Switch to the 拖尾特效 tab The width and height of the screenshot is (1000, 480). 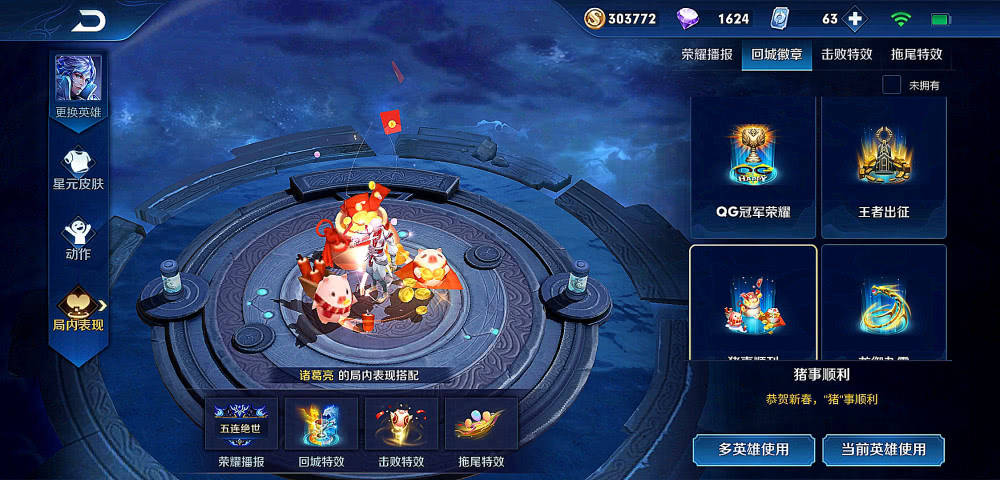pyautogui.click(x=916, y=55)
